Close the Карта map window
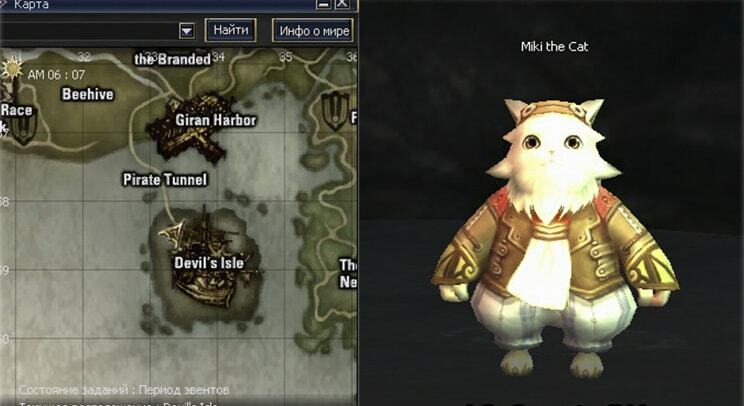This screenshot has height=406, width=744. tap(343, 5)
